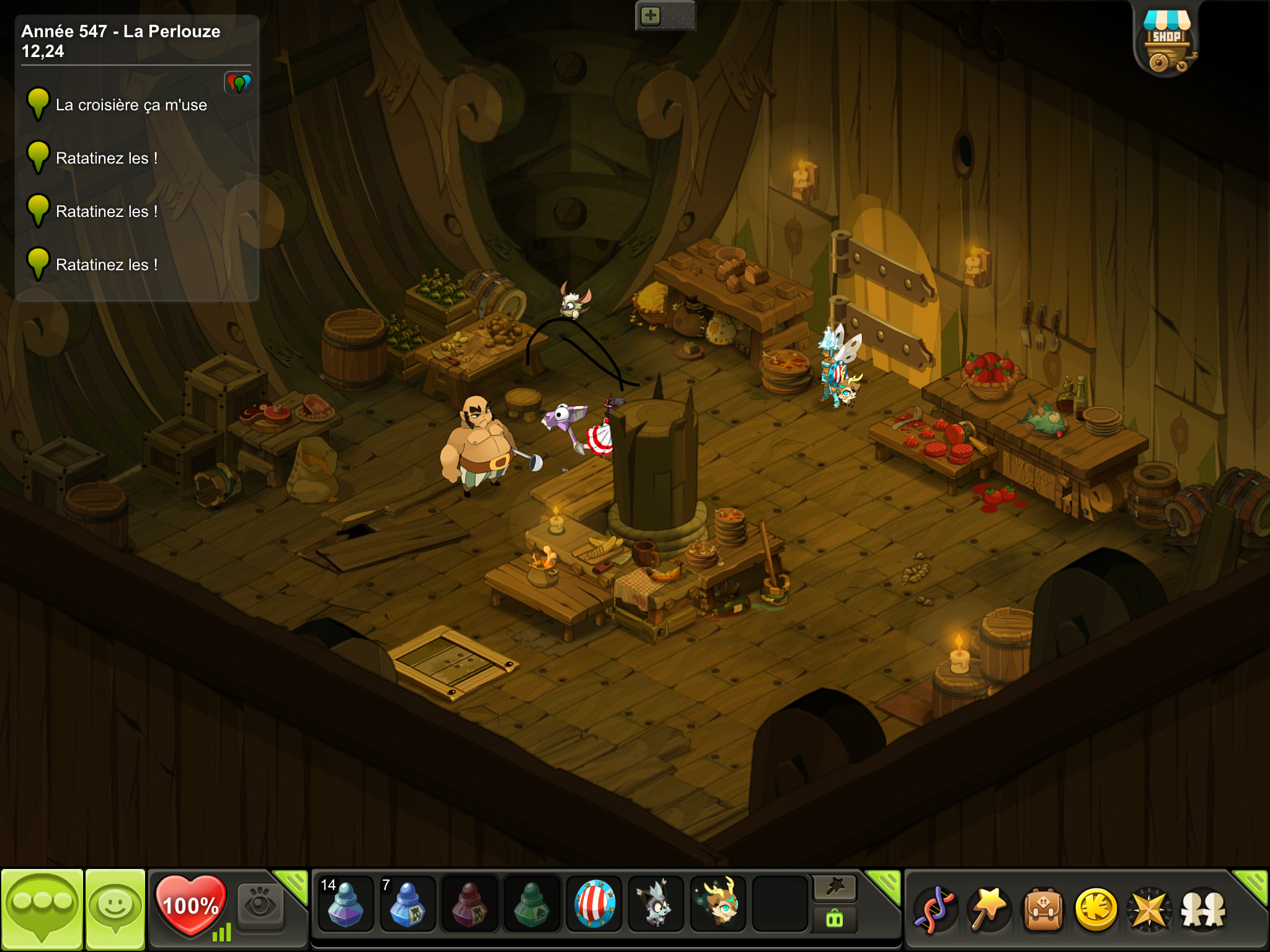1270x952 pixels.
Task: Toggle the eye spectator button
Action: [260, 905]
